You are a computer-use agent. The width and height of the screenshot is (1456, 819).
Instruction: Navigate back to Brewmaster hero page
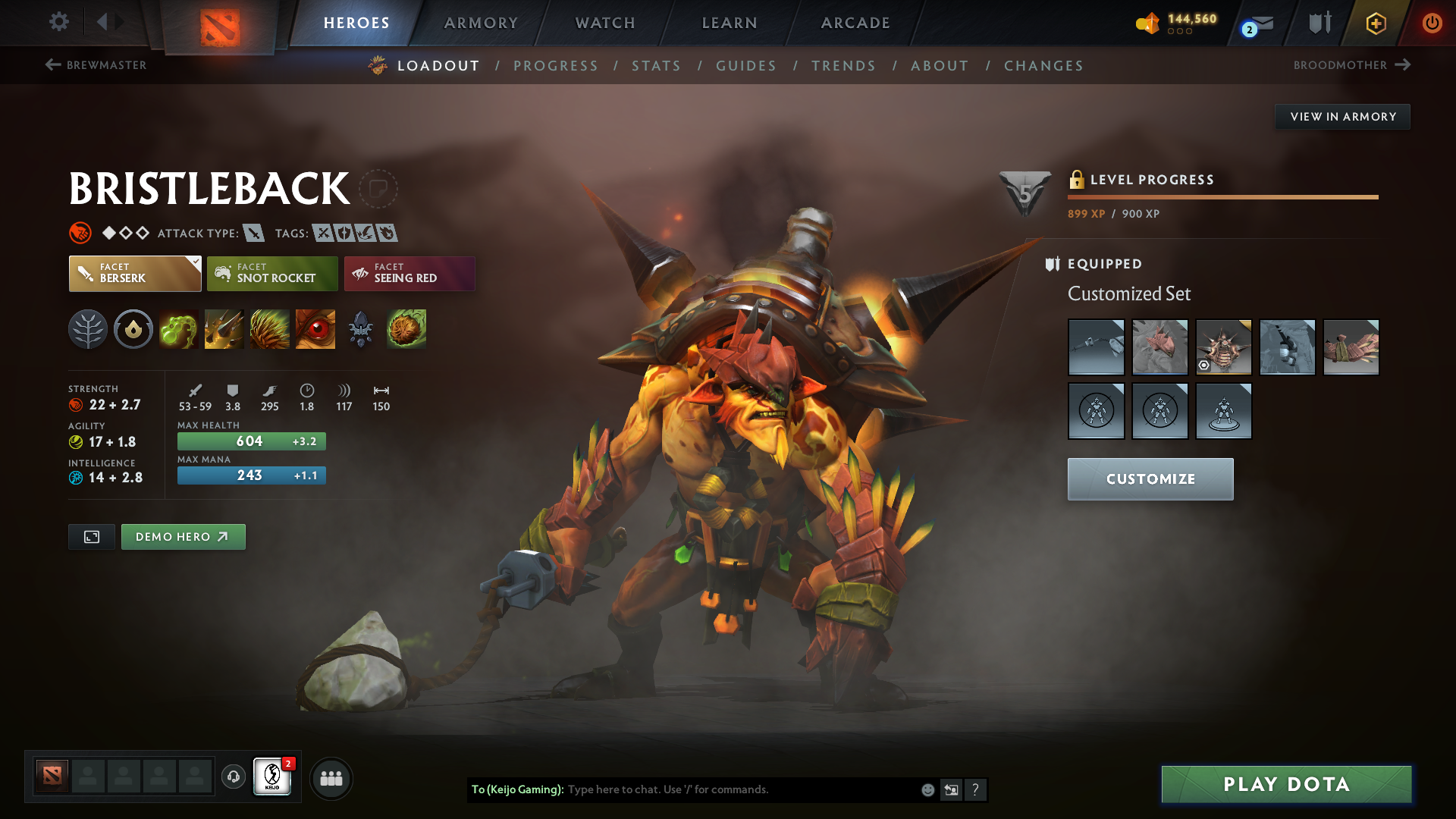[x=95, y=65]
